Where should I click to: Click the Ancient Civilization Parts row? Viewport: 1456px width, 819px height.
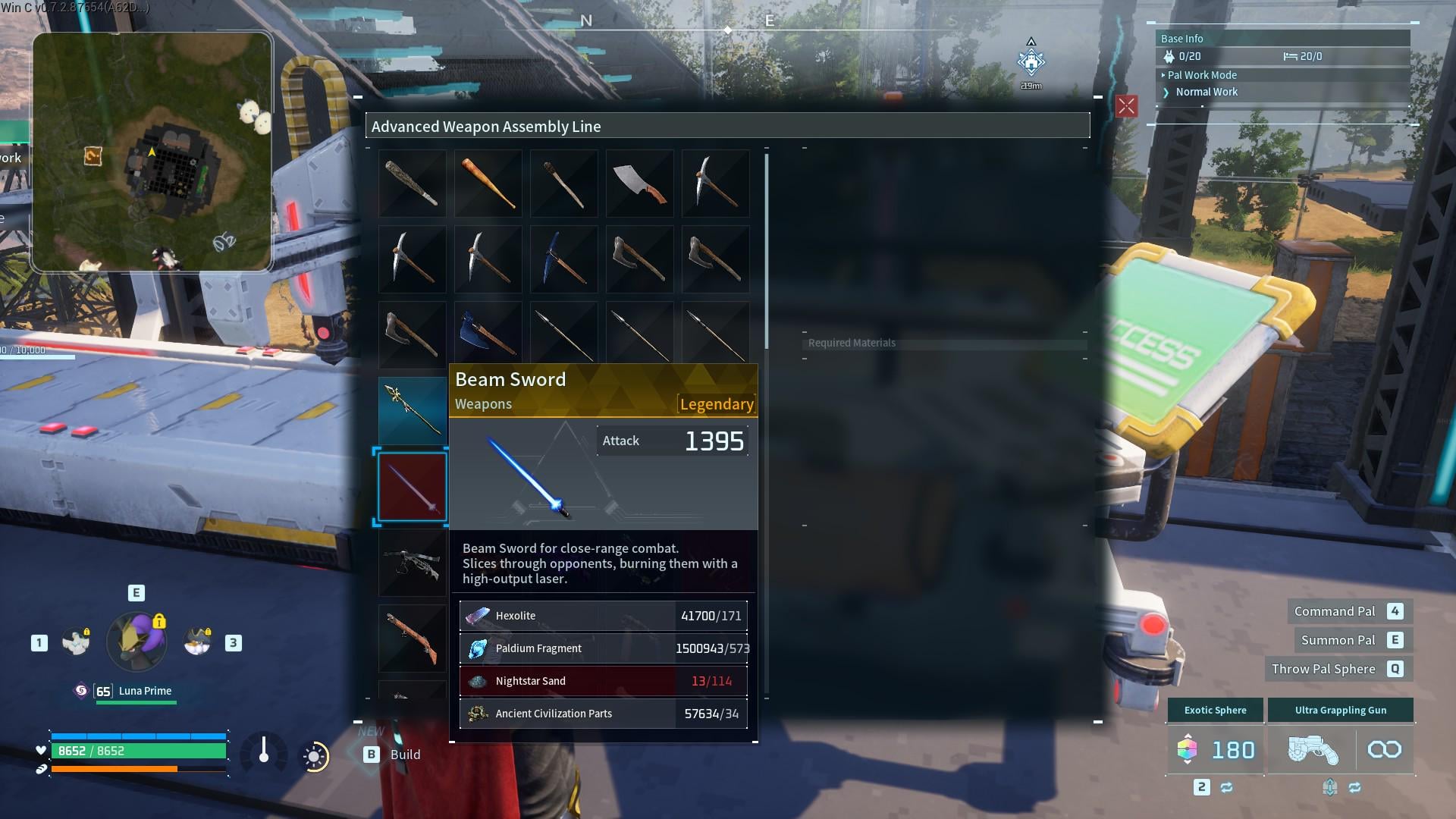(x=603, y=714)
